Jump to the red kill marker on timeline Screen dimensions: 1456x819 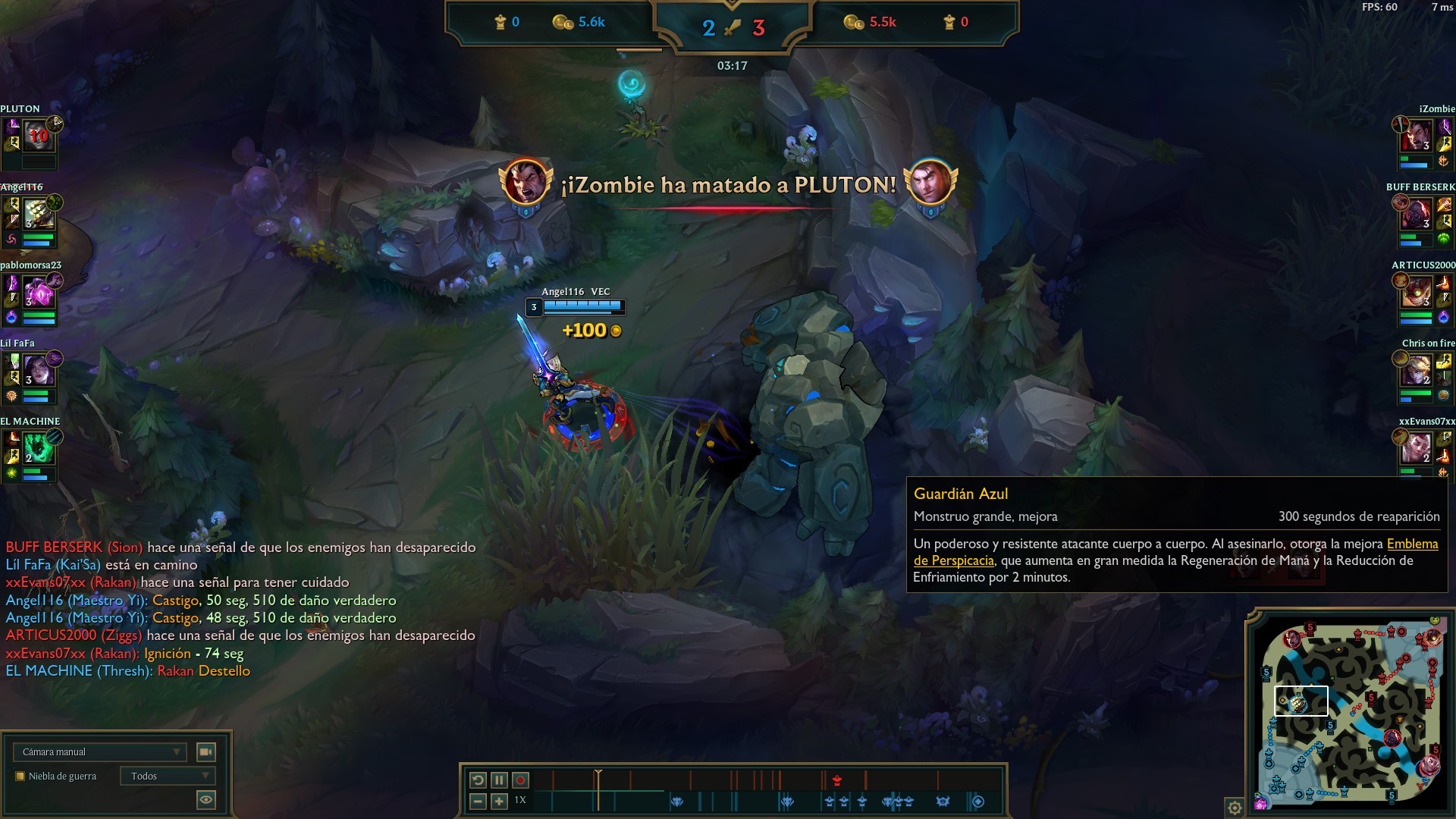click(x=837, y=780)
